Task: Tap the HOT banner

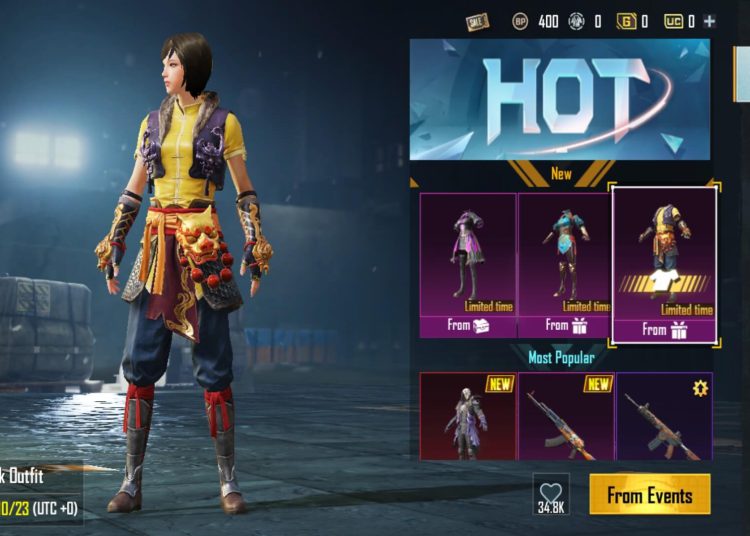Action: point(559,99)
